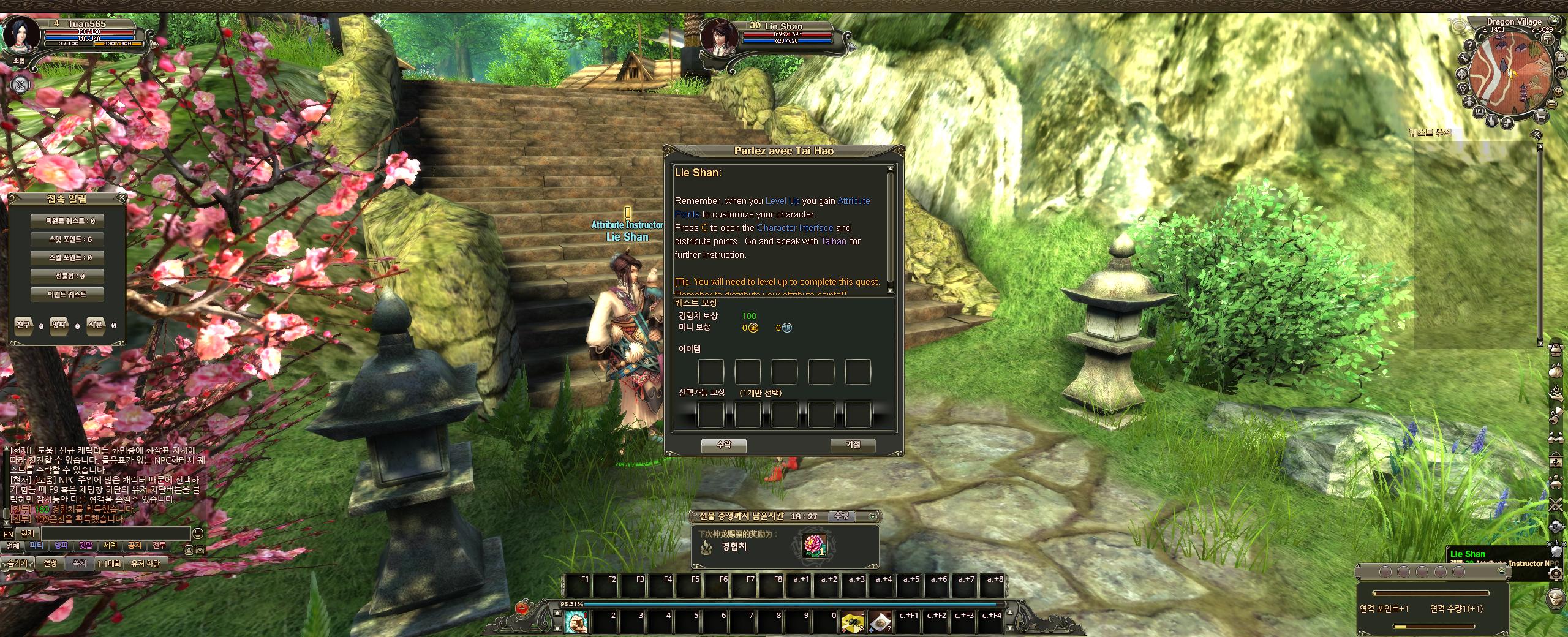Zoom out the minimap with minus button
Image resolution: width=1568 pixels, height=637 pixels.
click(x=1551, y=105)
